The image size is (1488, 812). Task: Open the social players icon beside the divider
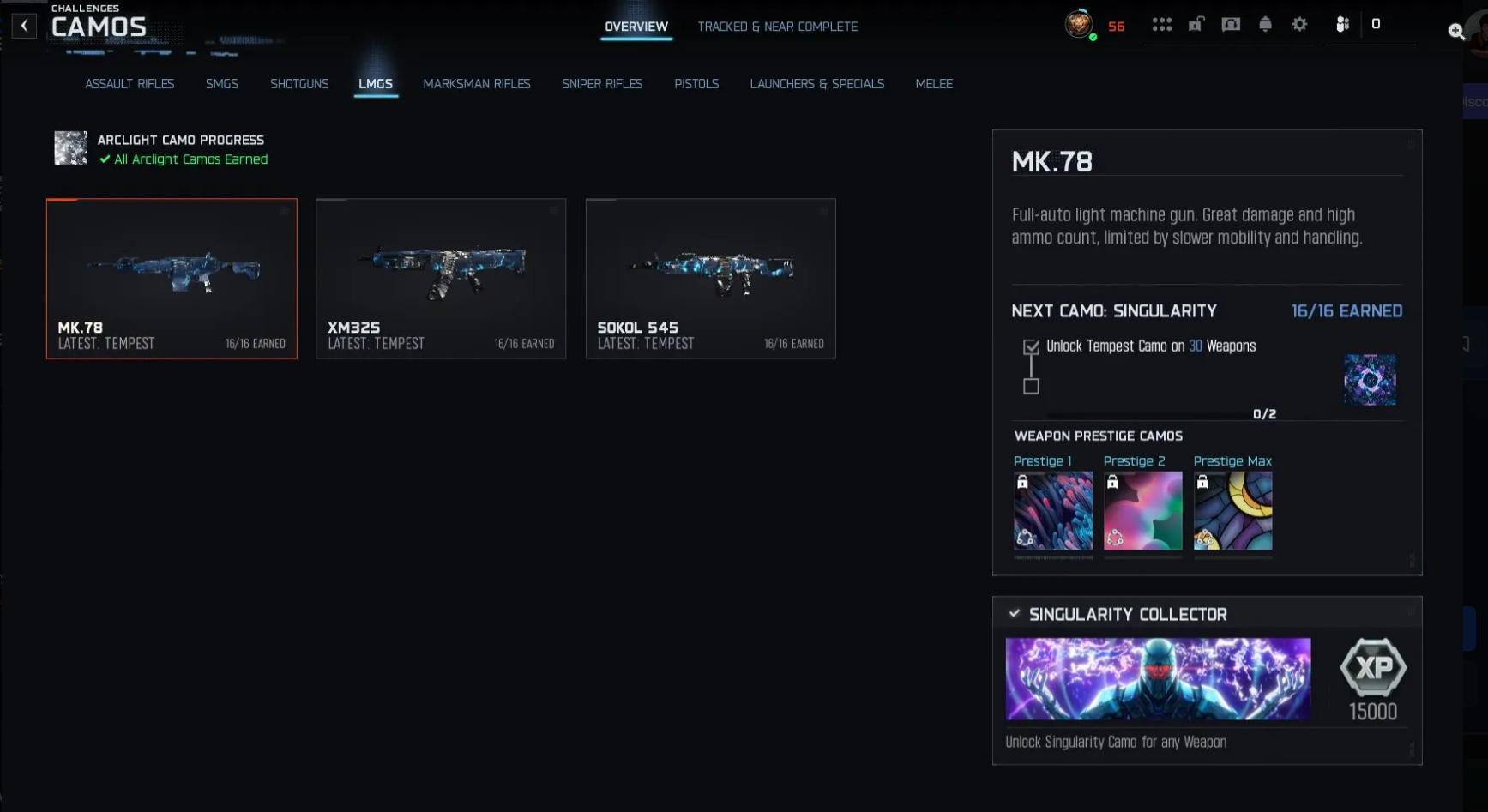point(1342,25)
